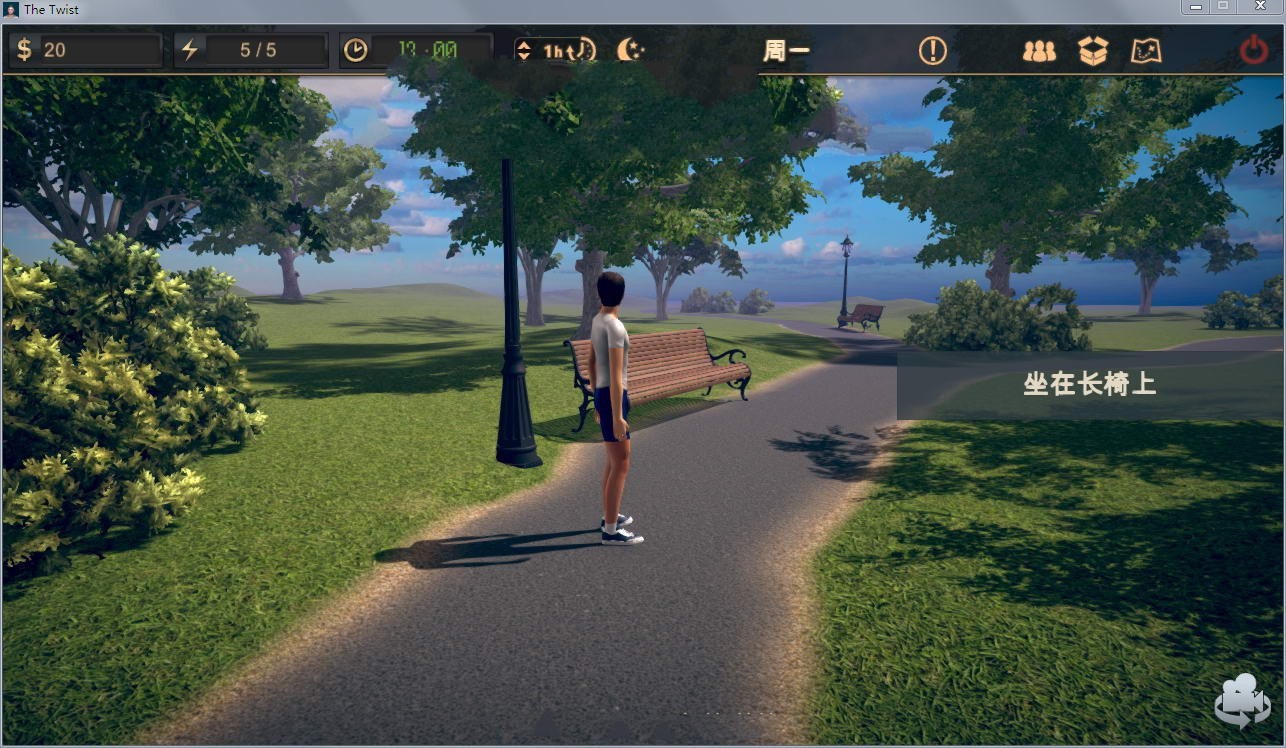Select the 坐在长椅上 action option
Image resolution: width=1286 pixels, height=748 pixels.
[1089, 385]
